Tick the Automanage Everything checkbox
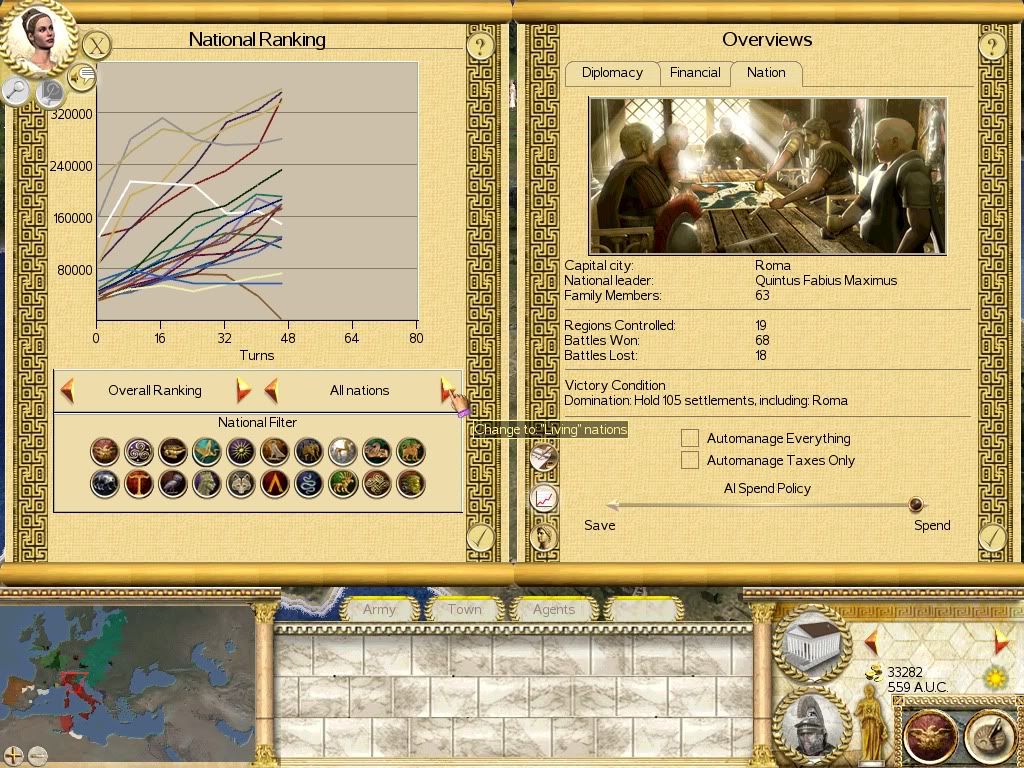1024x768 pixels. point(690,438)
